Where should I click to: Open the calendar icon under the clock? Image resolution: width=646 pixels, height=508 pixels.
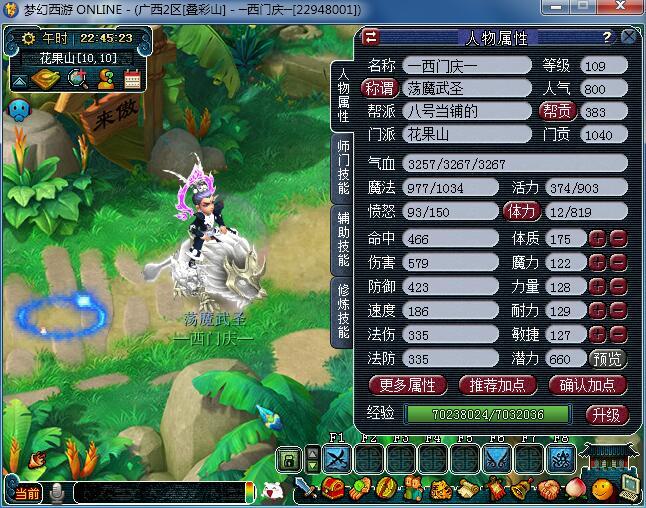click(132, 79)
